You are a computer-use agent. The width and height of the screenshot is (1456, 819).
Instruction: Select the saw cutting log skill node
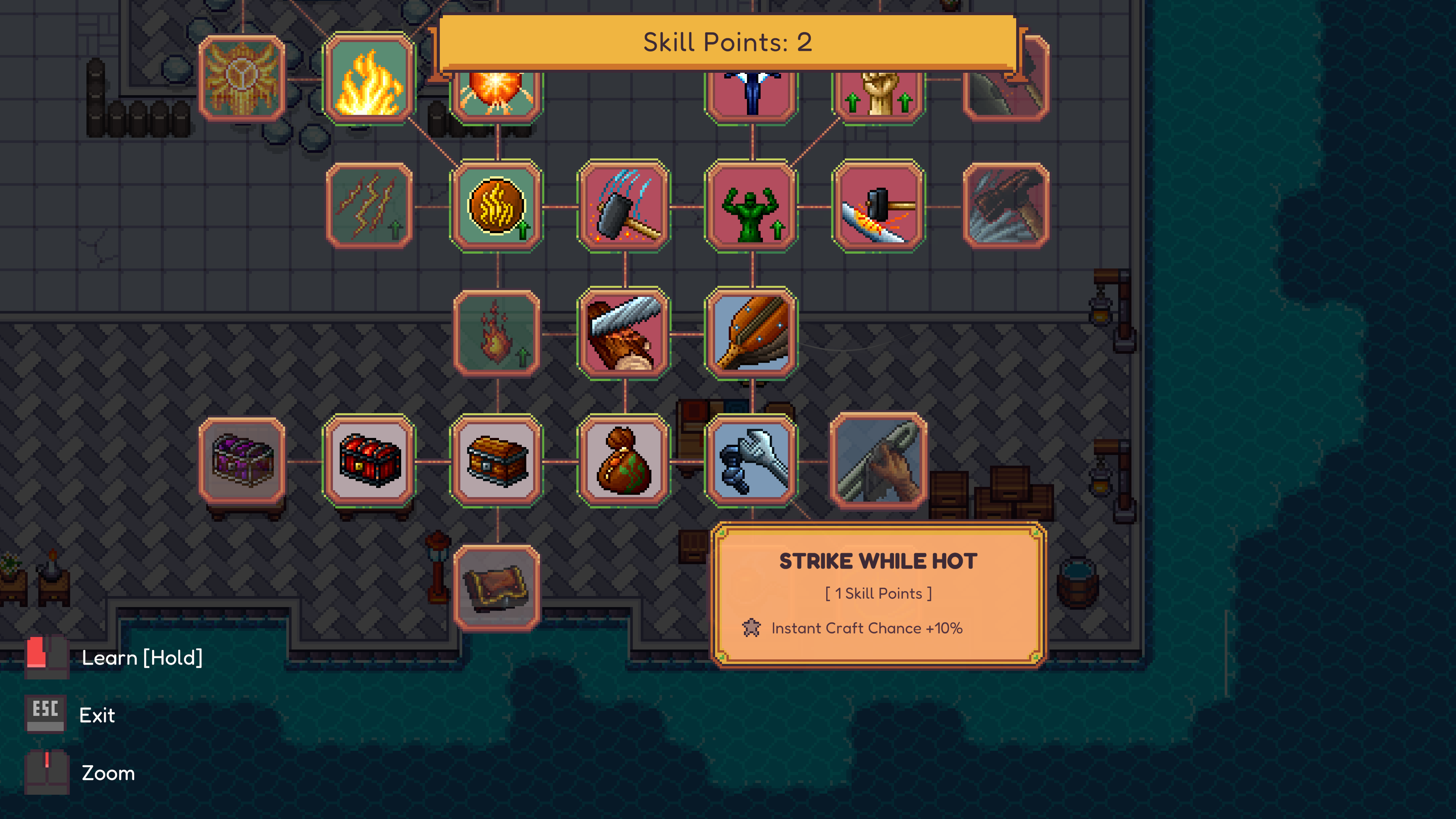tap(624, 334)
